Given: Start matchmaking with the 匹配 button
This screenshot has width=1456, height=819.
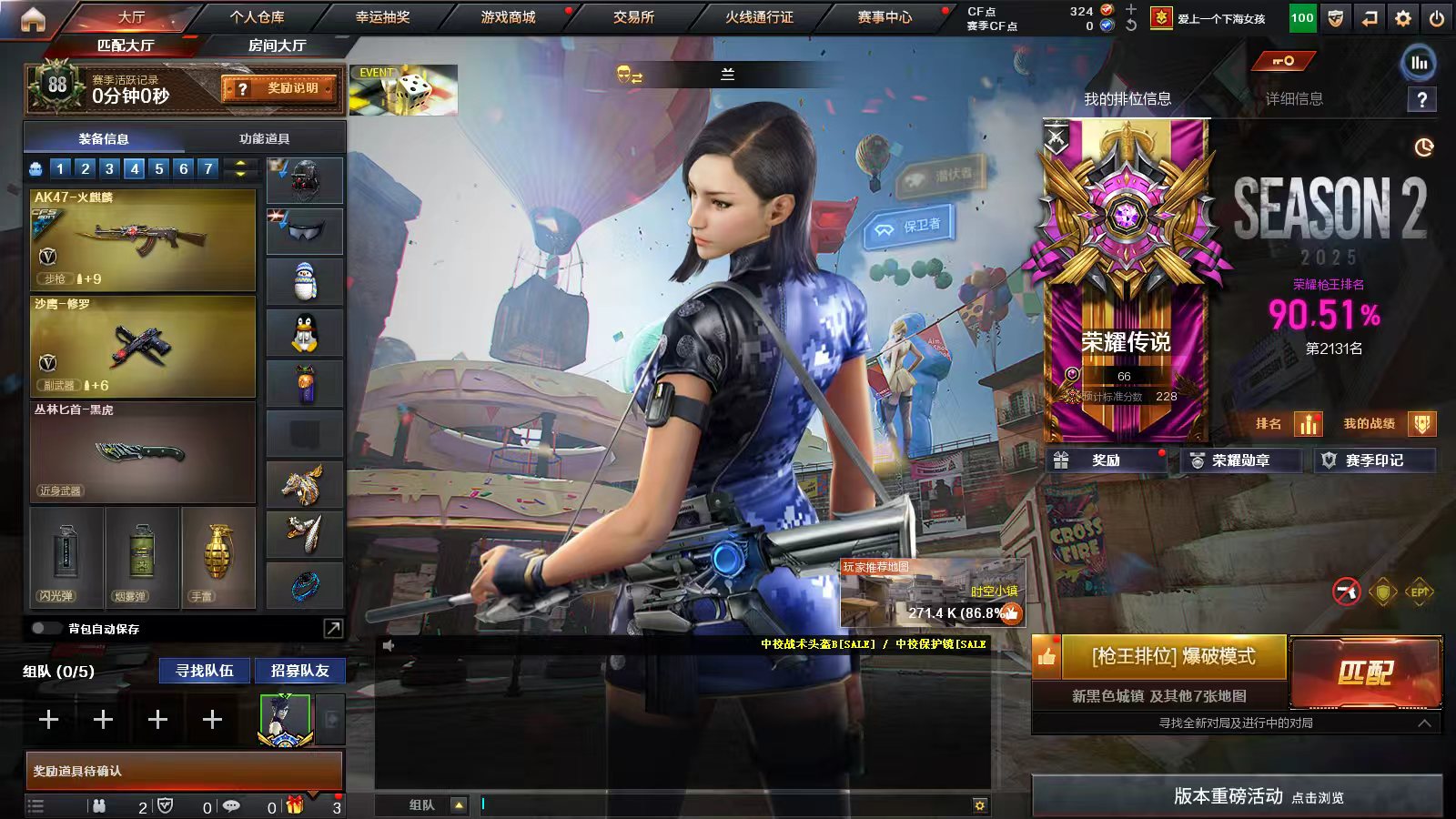Looking at the screenshot, I should 1366,672.
